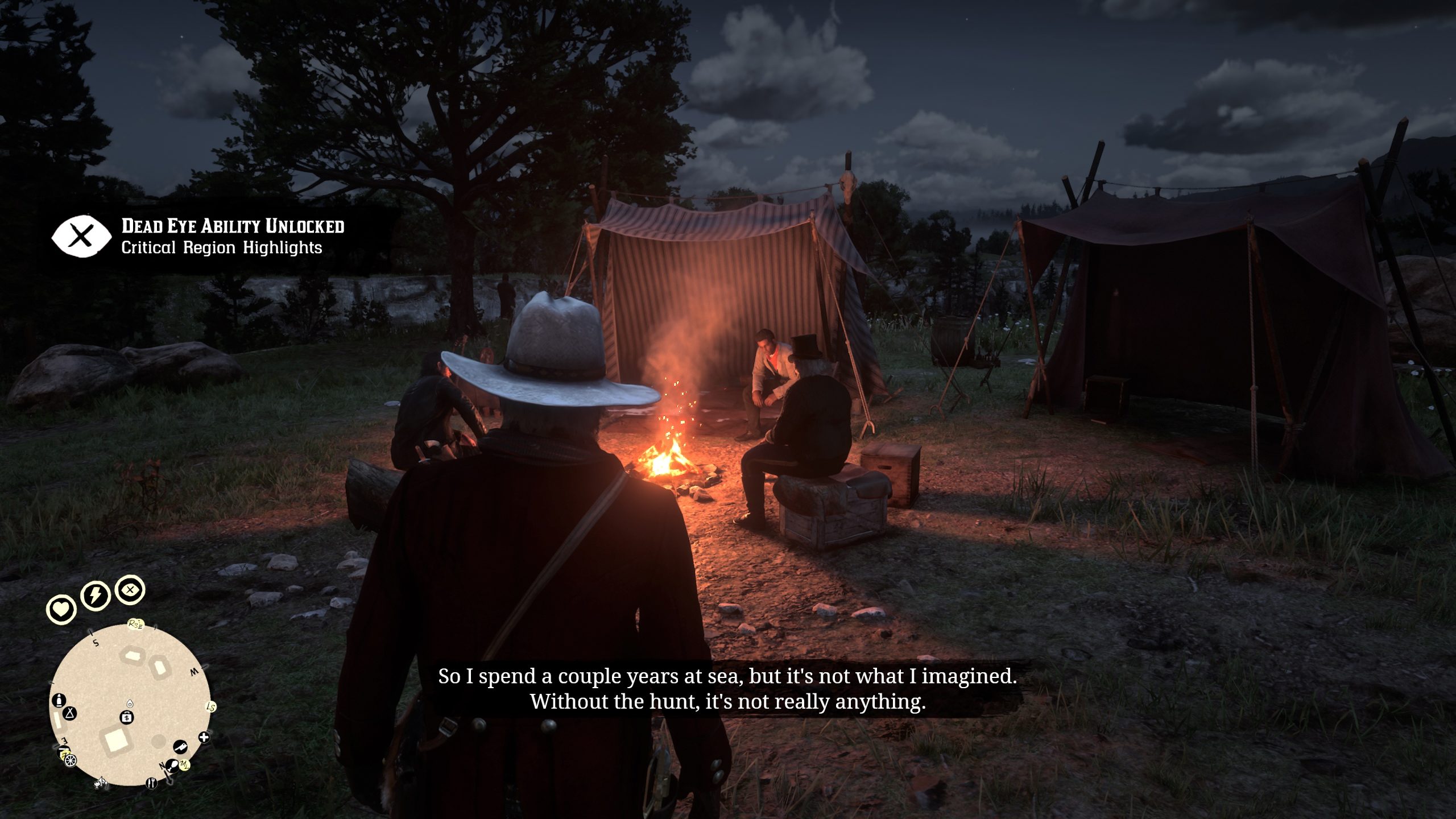Click the wagon wheel marker on minimap
The height and width of the screenshot is (819, 1456).
[70, 760]
